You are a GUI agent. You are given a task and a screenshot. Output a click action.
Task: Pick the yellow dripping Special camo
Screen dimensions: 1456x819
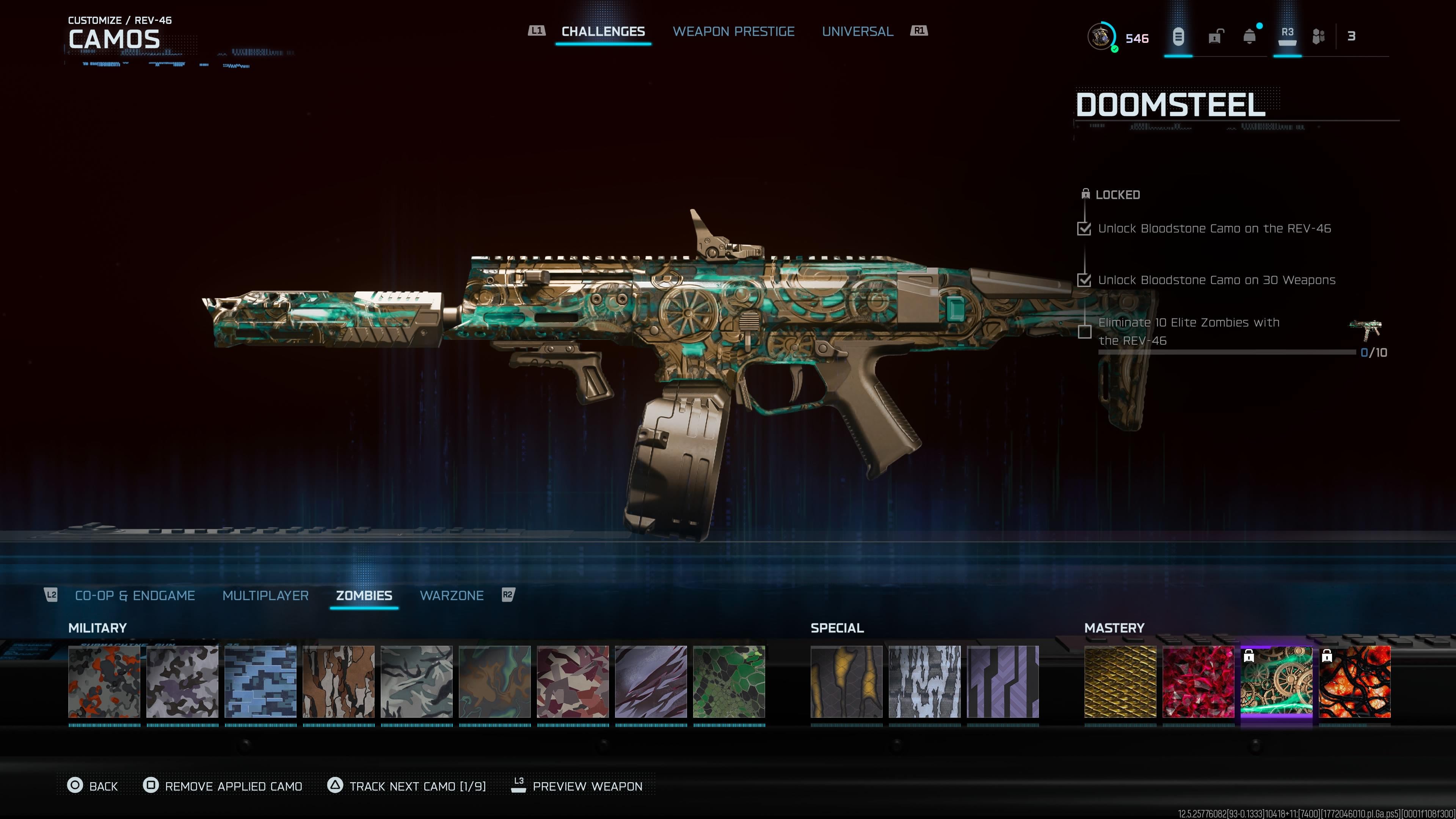846,682
